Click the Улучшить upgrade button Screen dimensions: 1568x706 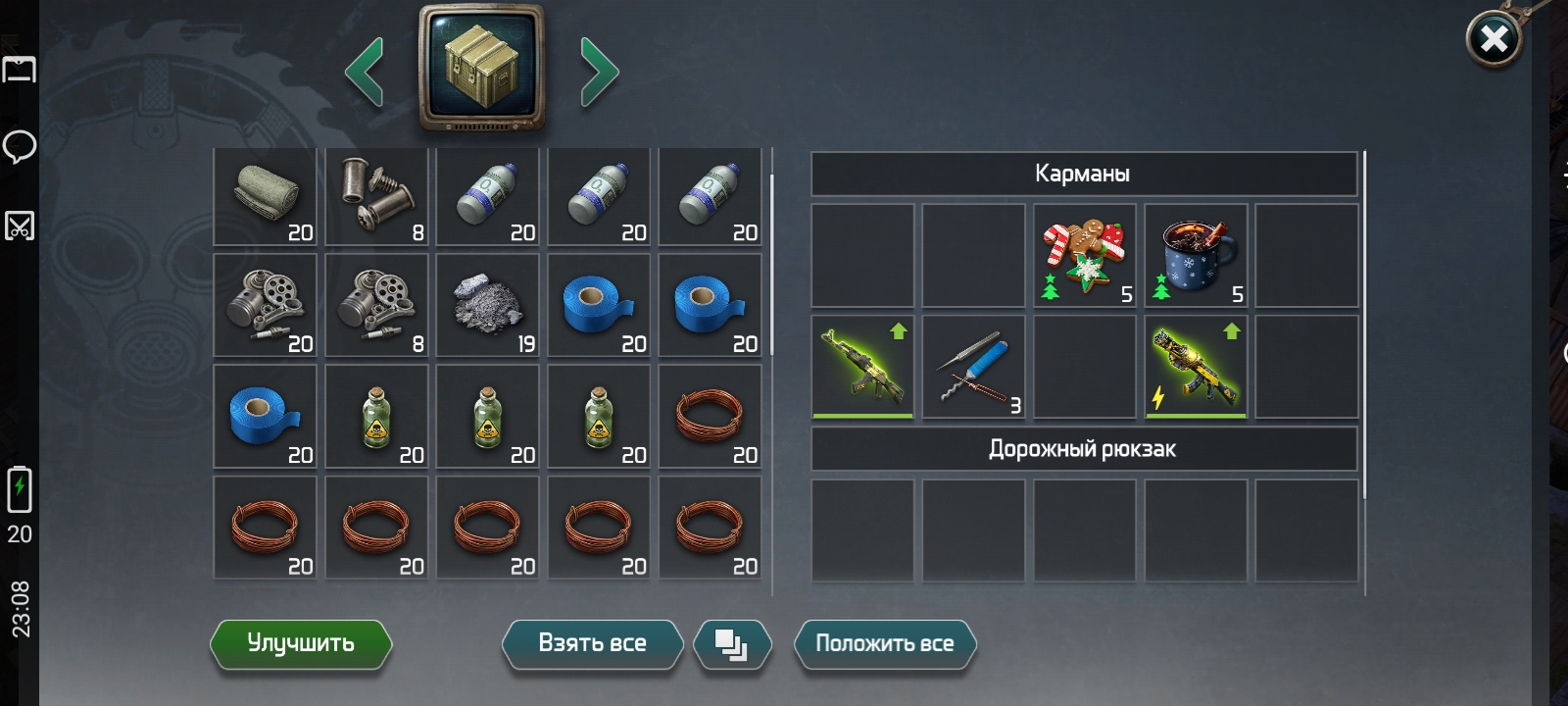pyautogui.click(x=300, y=644)
